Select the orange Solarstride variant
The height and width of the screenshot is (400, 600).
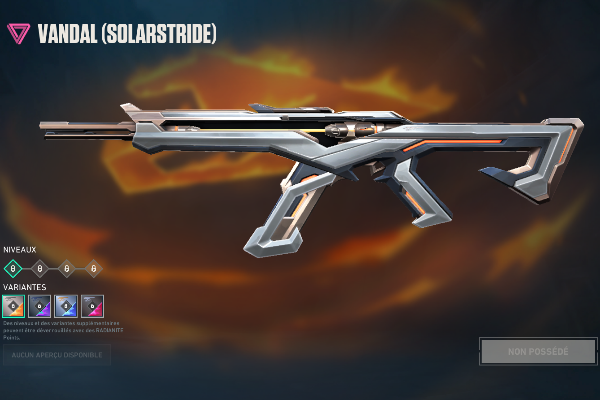point(13,306)
